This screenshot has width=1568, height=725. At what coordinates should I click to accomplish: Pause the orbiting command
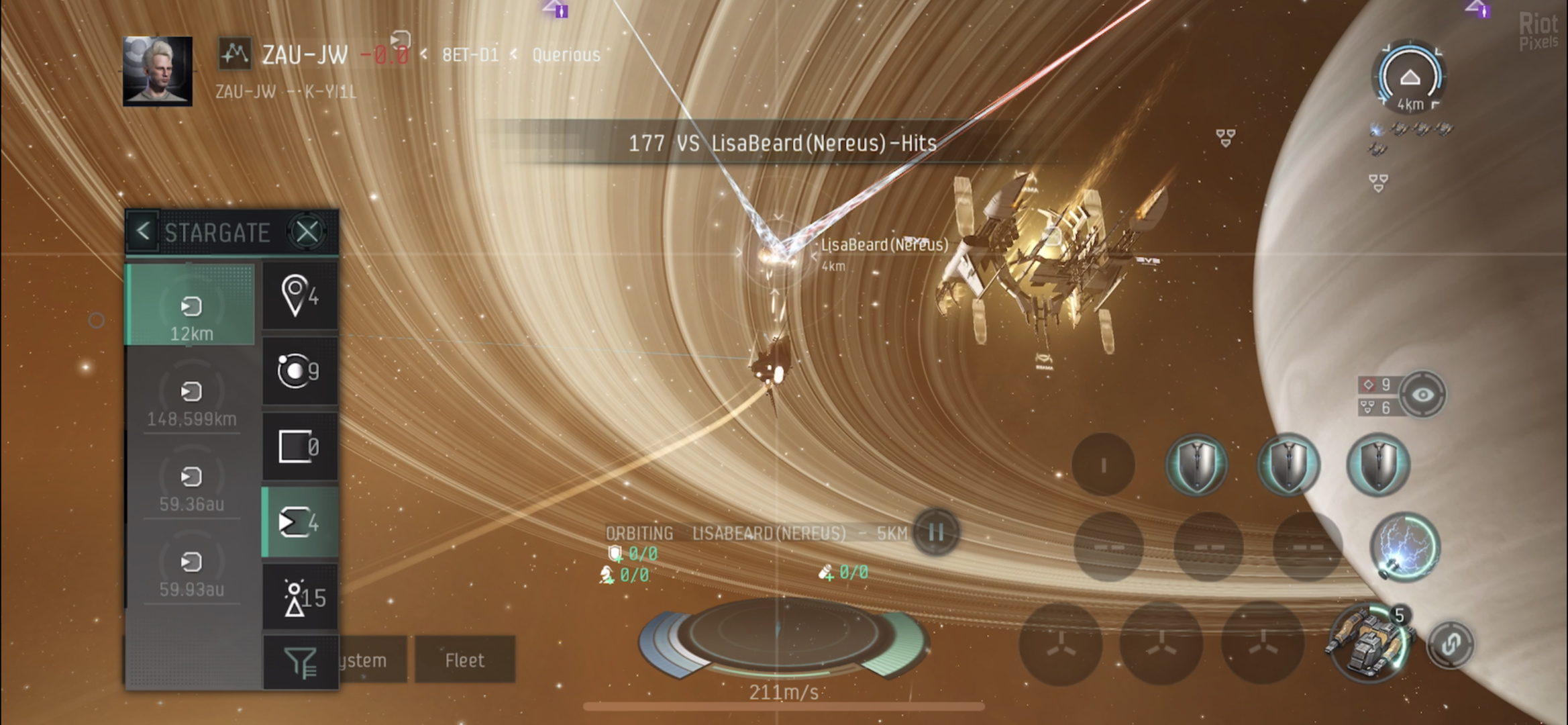click(x=936, y=532)
